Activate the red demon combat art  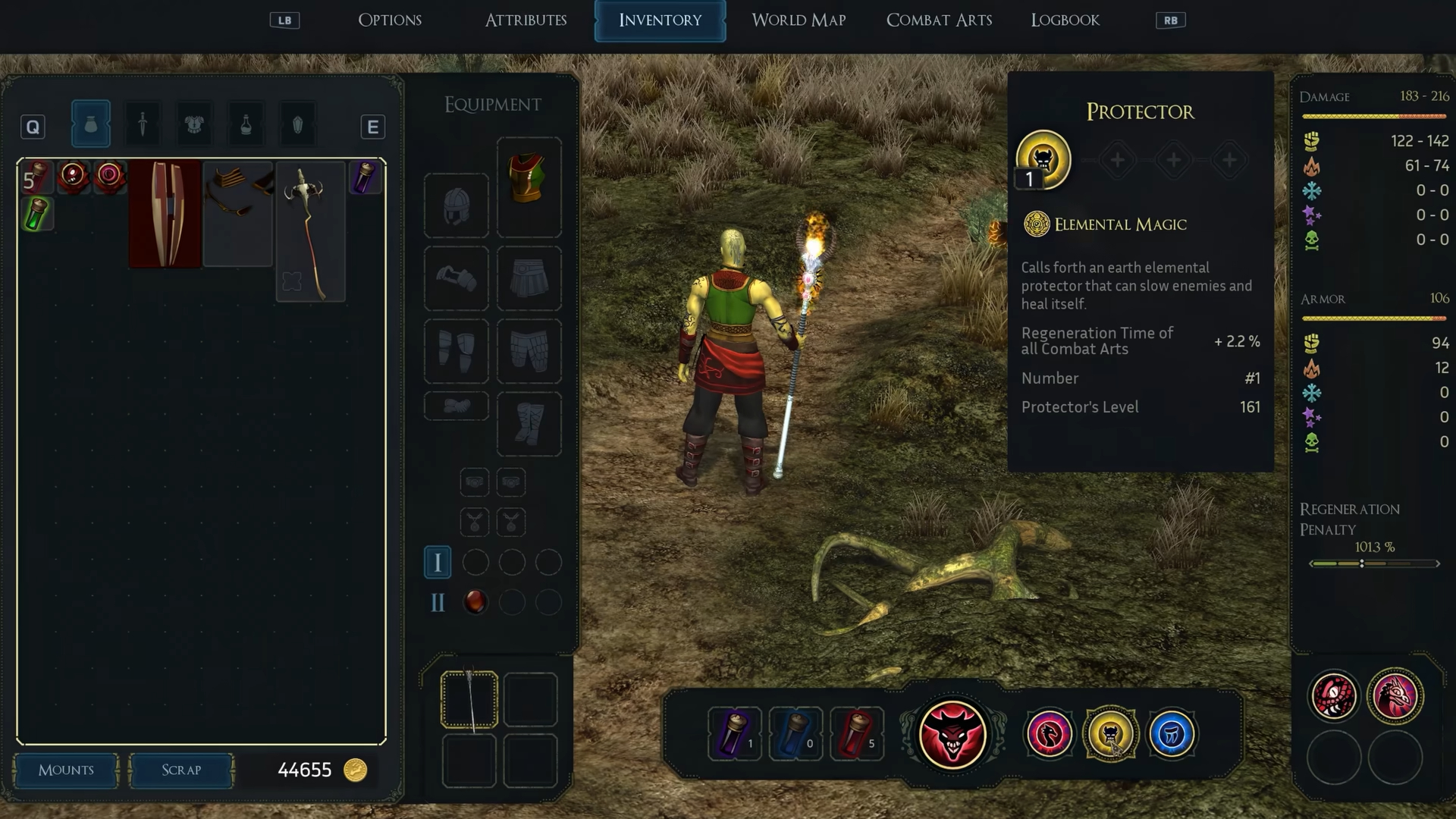point(952,734)
